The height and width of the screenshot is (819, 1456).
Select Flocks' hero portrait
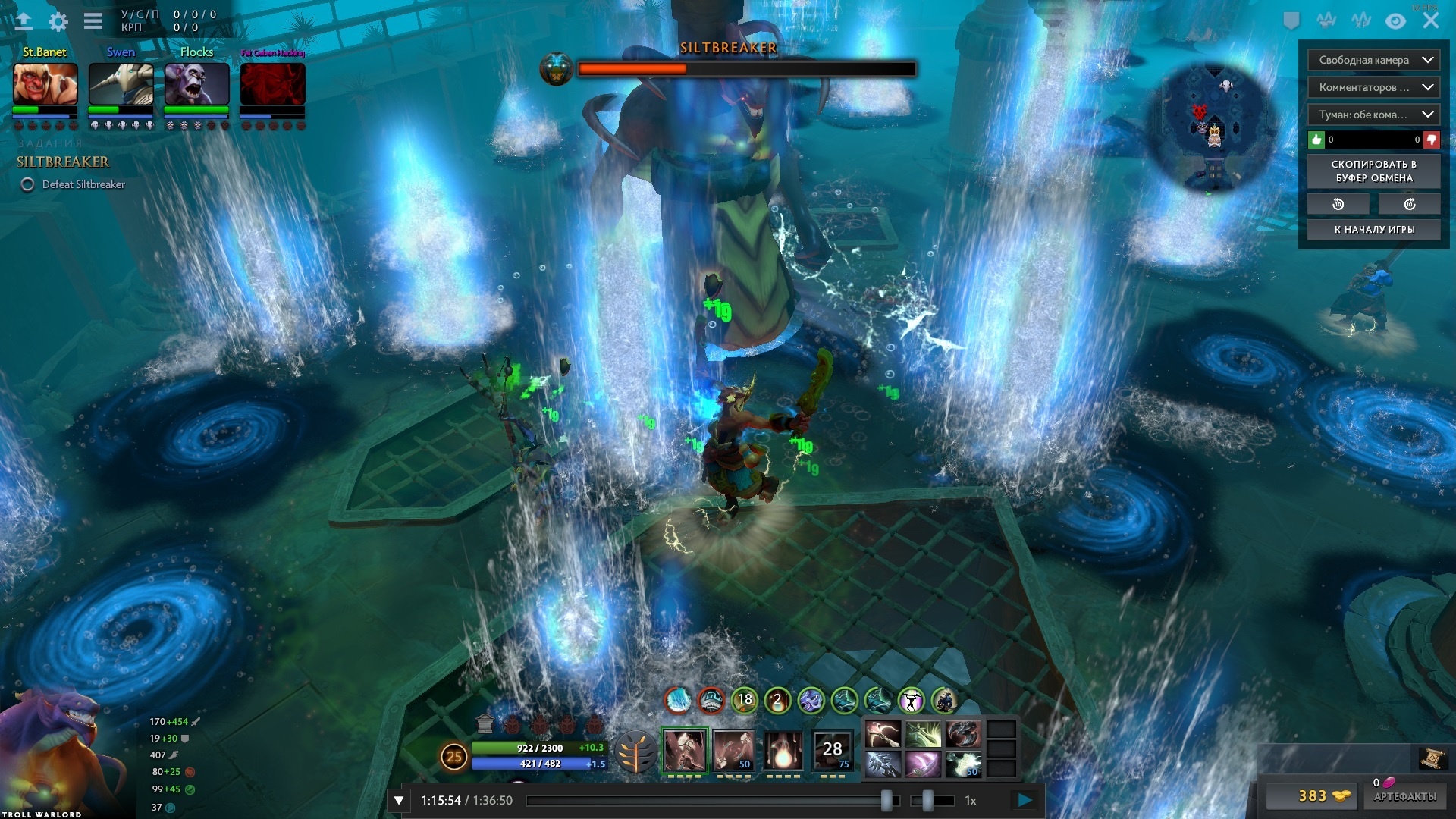(x=197, y=83)
